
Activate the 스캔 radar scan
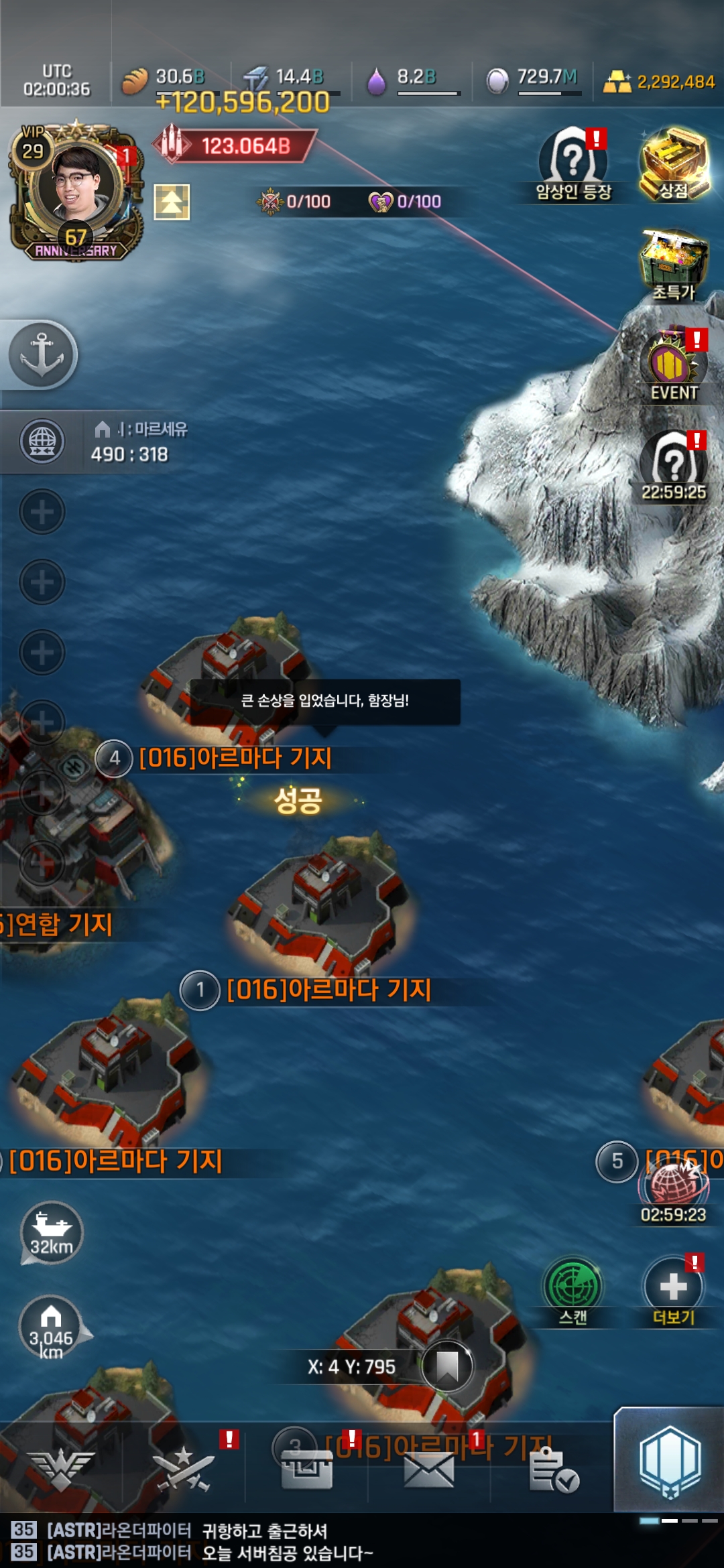[x=572, y=1290]
